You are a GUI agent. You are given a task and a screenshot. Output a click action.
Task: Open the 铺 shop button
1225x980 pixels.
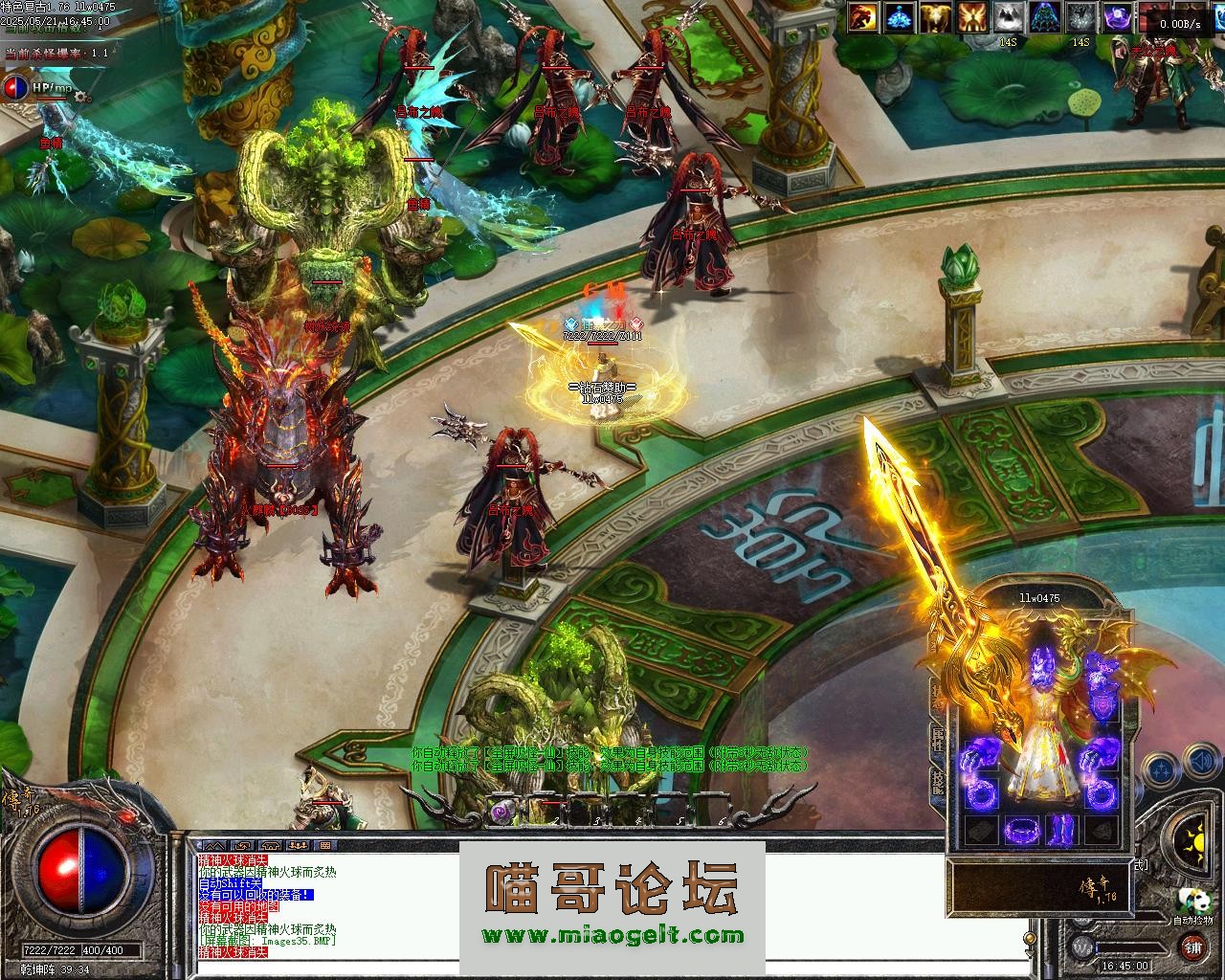coord(1192,948)
